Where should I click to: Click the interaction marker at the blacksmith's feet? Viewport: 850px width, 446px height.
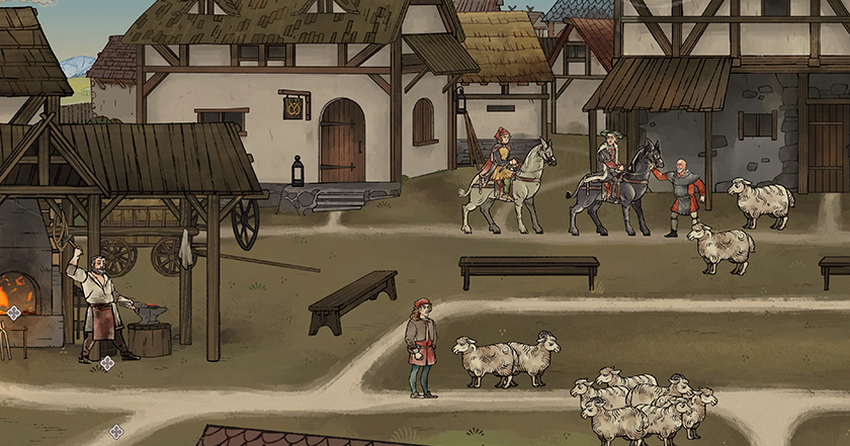[x=107, y=363]
